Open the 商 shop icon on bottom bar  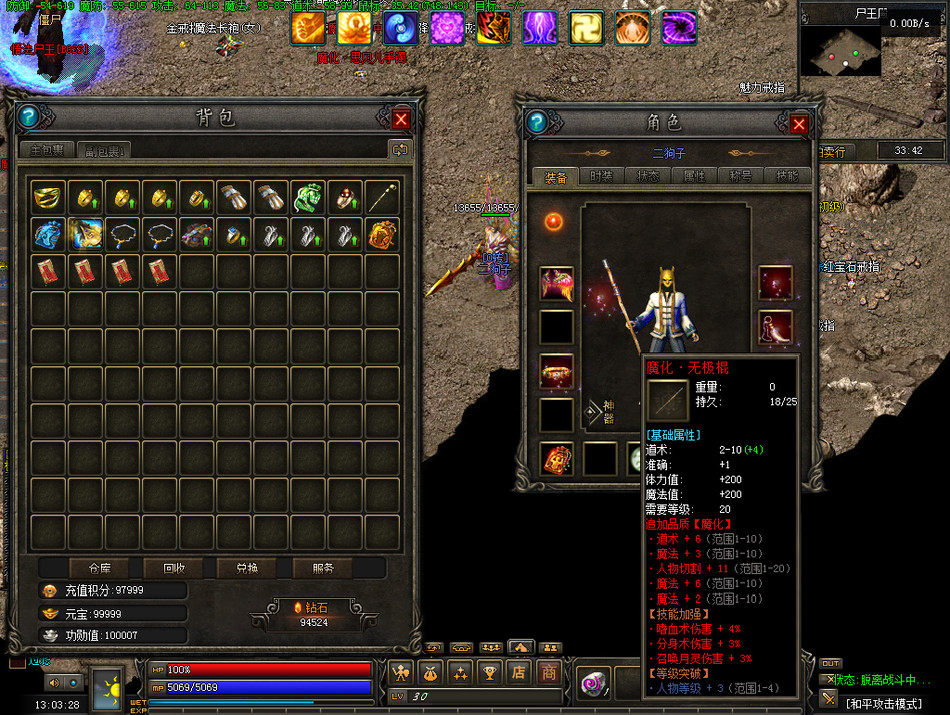549,673
